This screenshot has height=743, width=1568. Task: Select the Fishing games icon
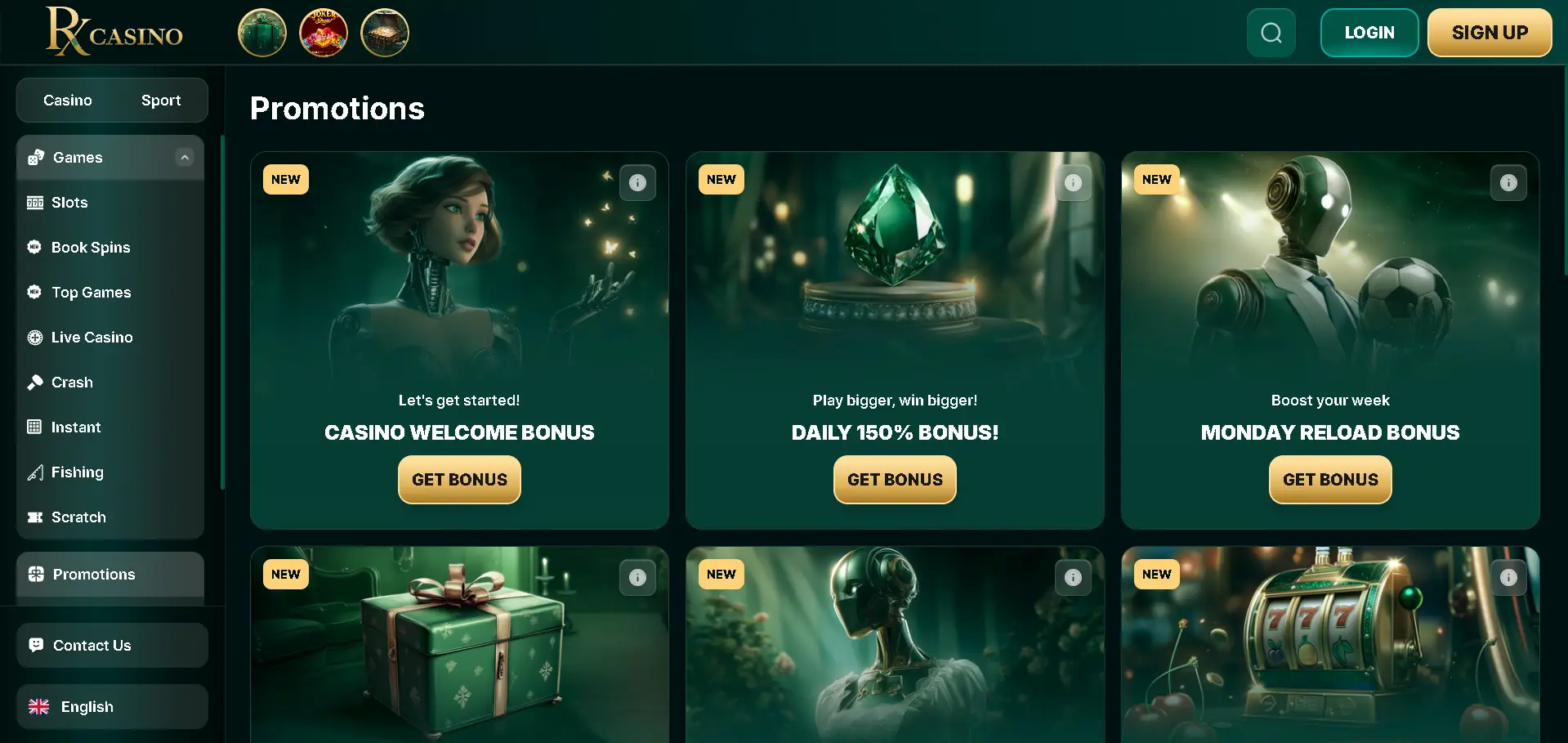(36, 472)
